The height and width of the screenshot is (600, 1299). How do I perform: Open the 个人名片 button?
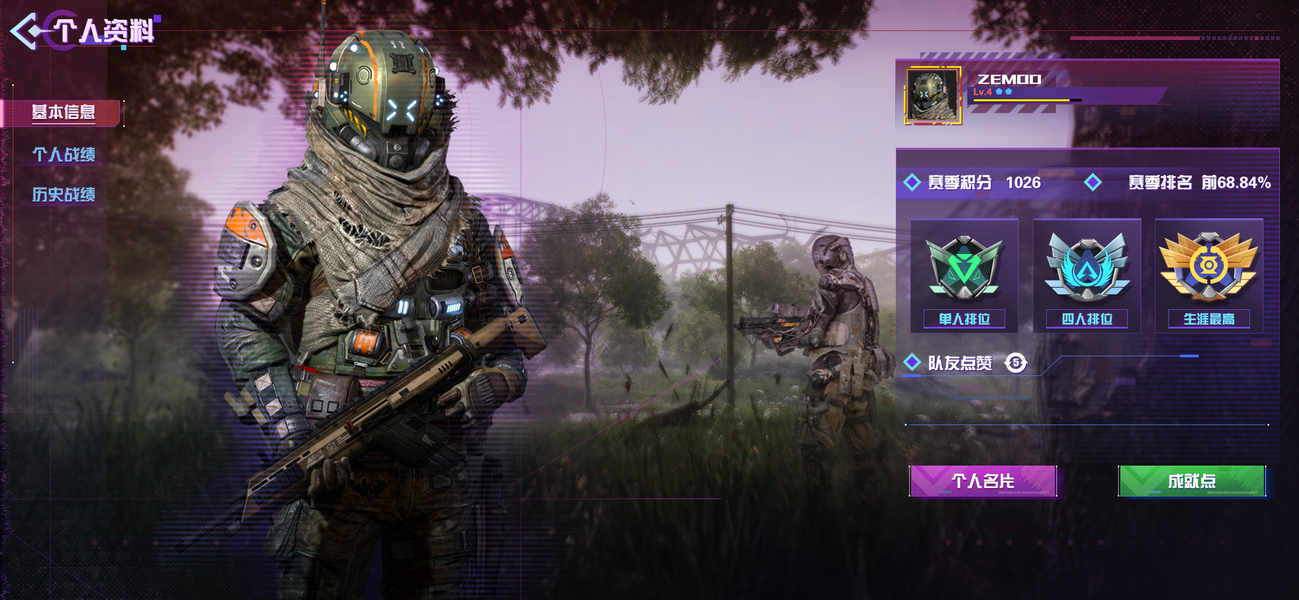pos(983,481)
